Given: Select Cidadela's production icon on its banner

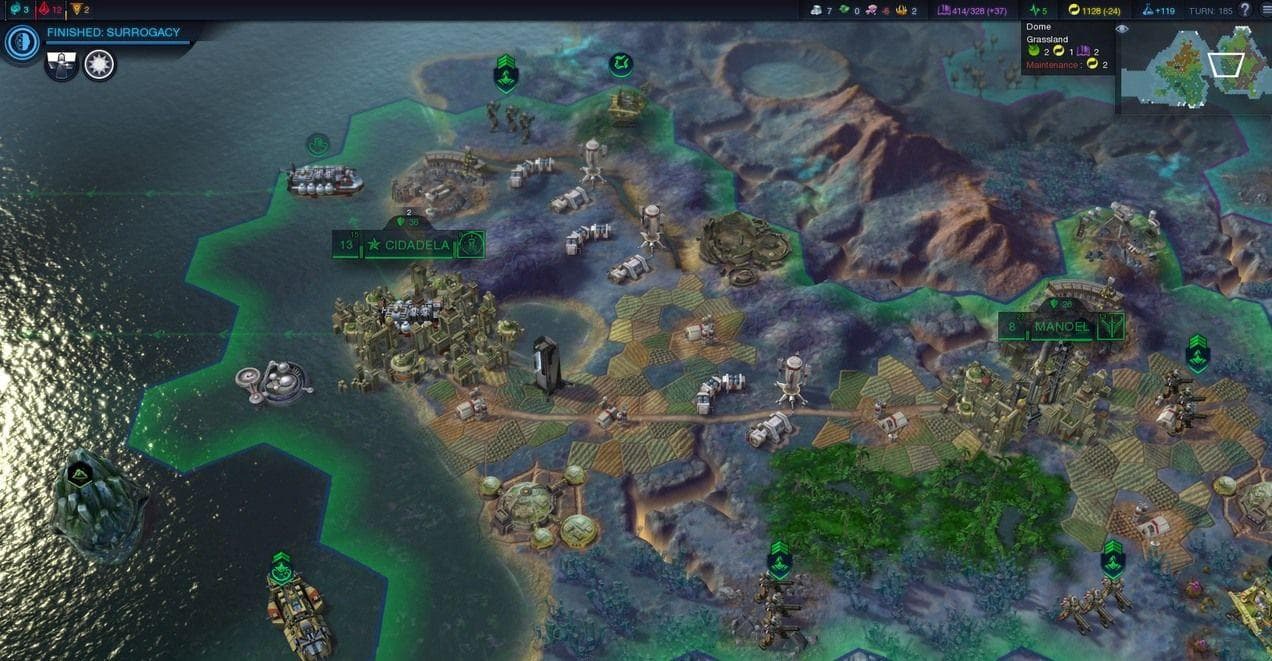Looking at the screenshot, I should (x=471, y=244).
